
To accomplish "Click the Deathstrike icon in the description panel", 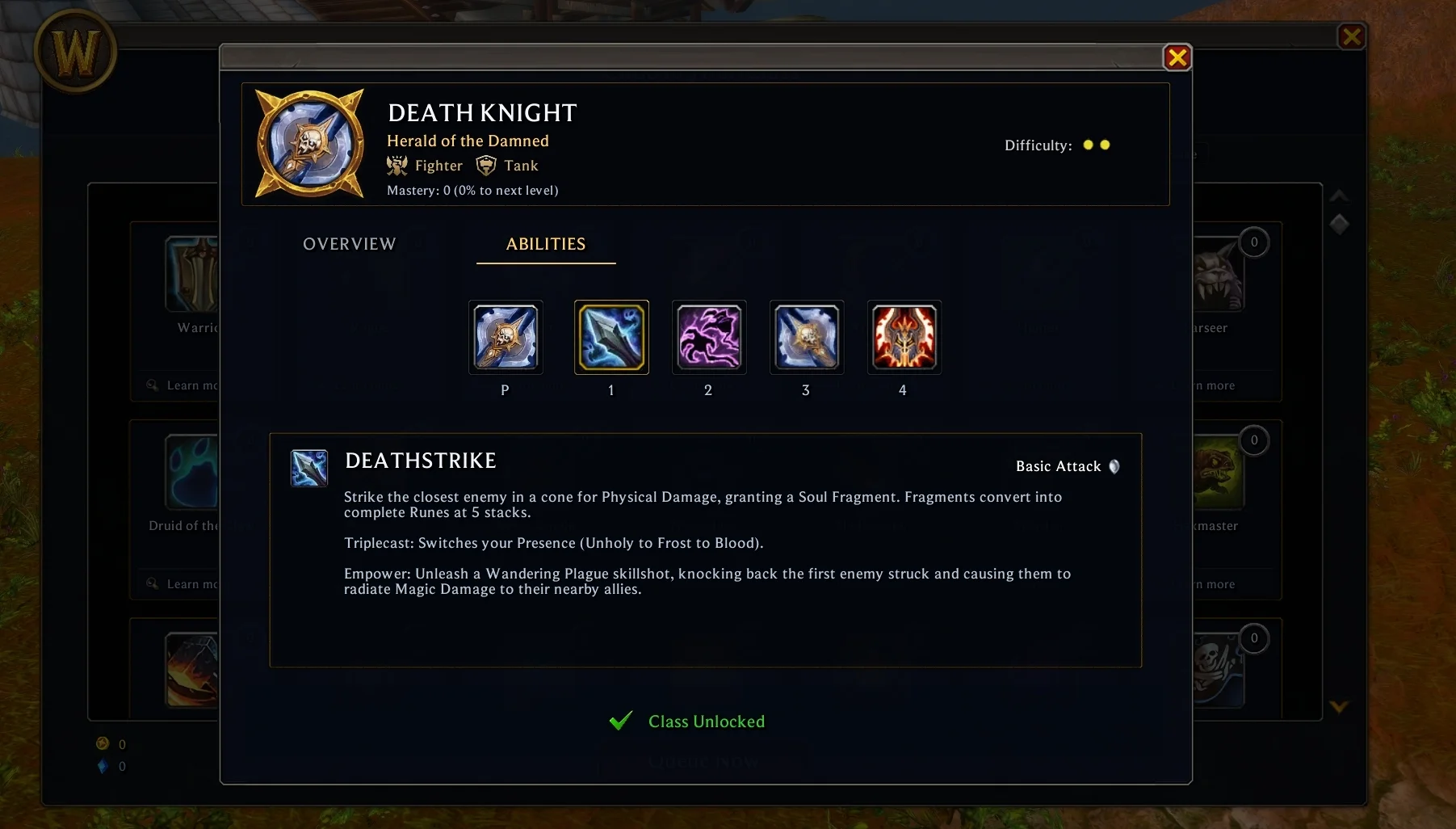I will [309, 468].
